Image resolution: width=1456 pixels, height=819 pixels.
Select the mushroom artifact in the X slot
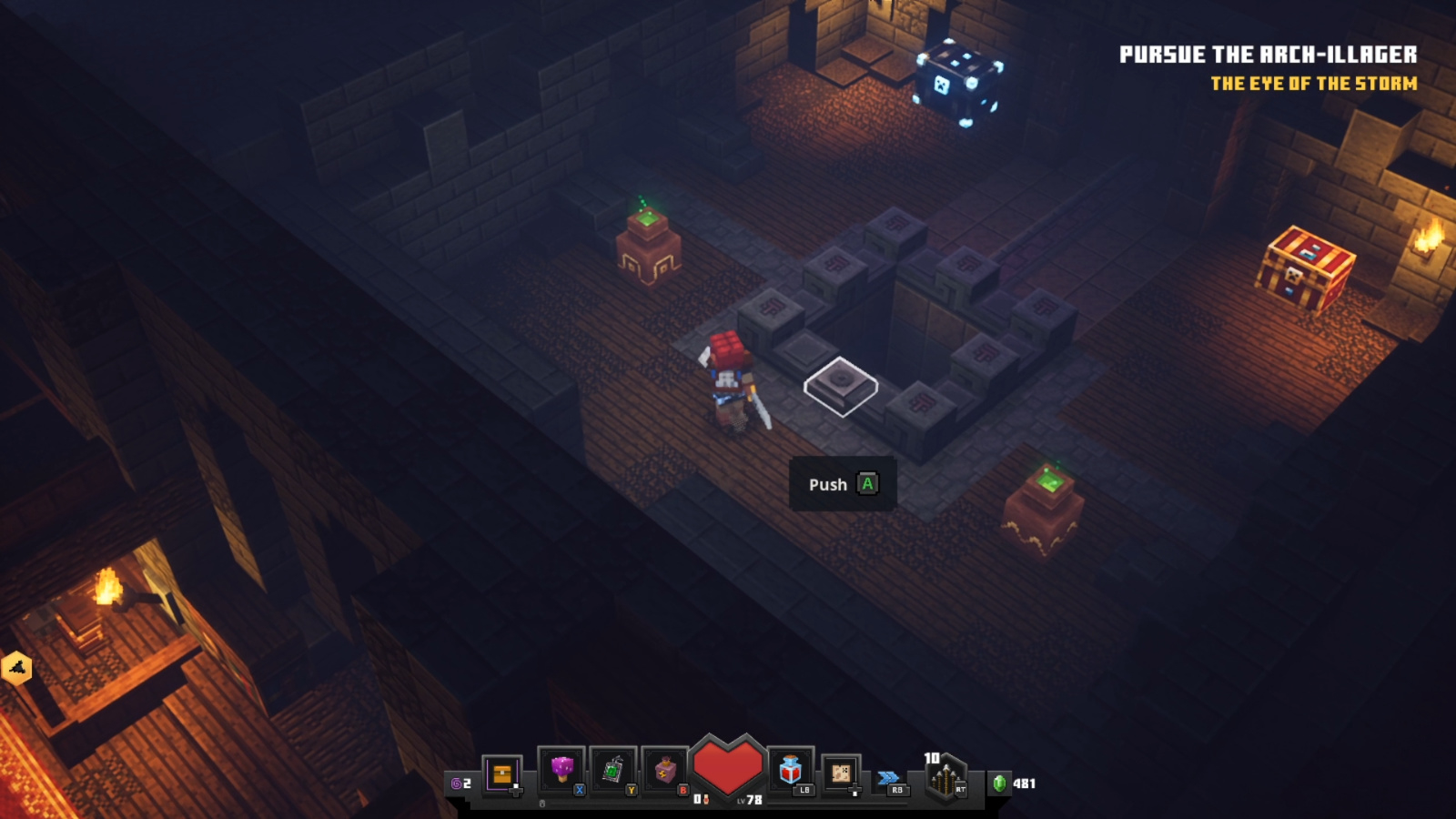coord(561,768)
